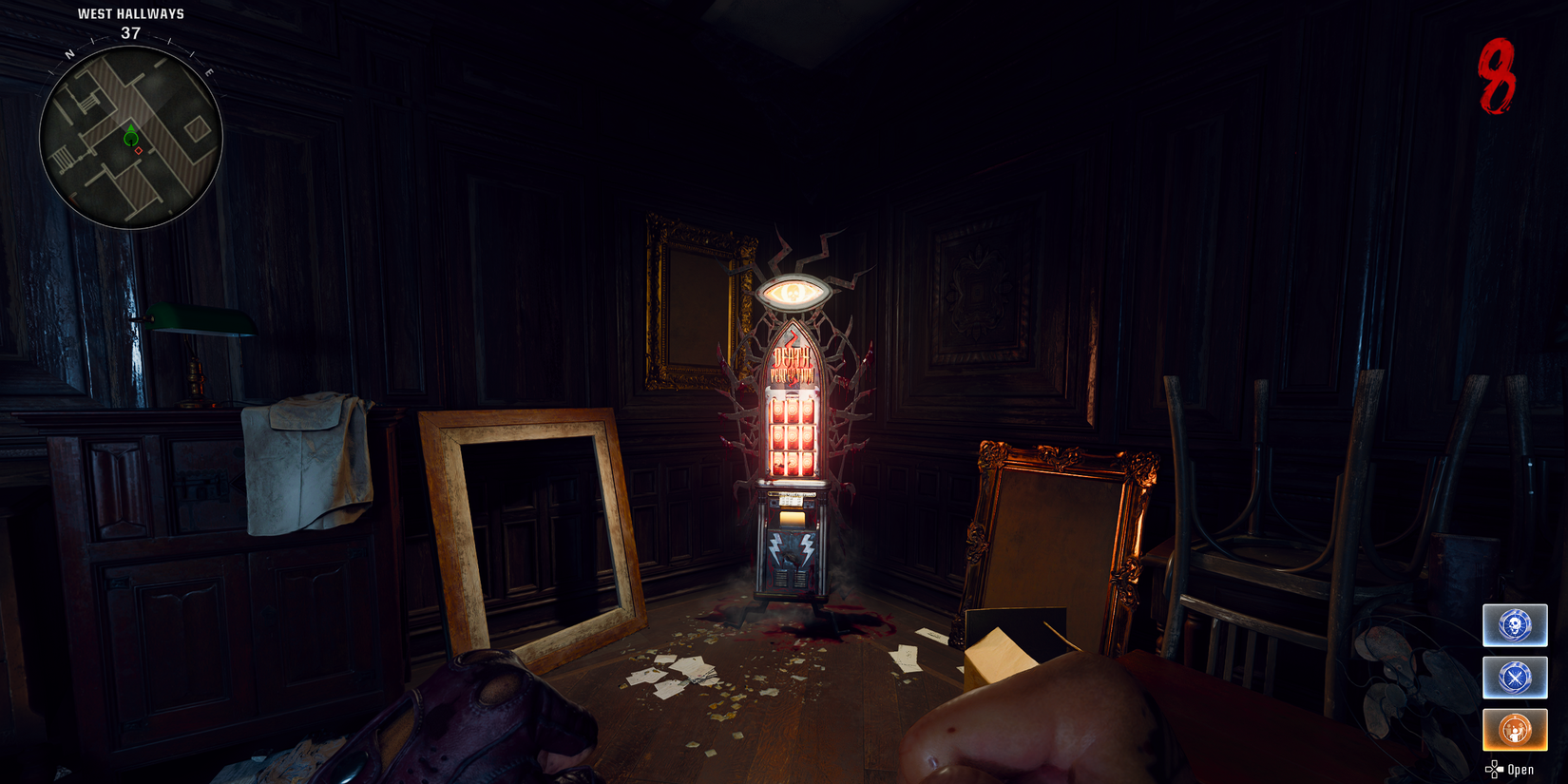Image resolution: width=1568 pixels, height=784 pixels.
Task: Click the glowing coin slot panel
Action: pyautogui.click(x=792, y=501)
